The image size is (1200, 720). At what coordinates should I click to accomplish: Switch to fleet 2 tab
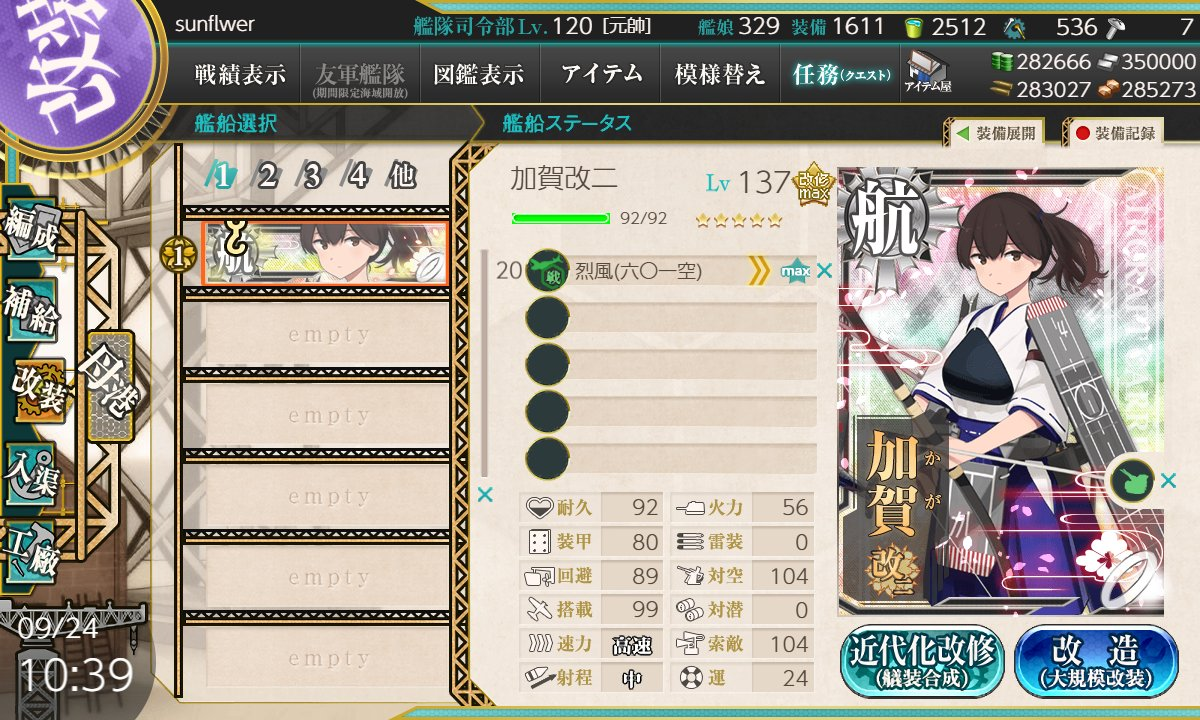(x=267, y=177)
